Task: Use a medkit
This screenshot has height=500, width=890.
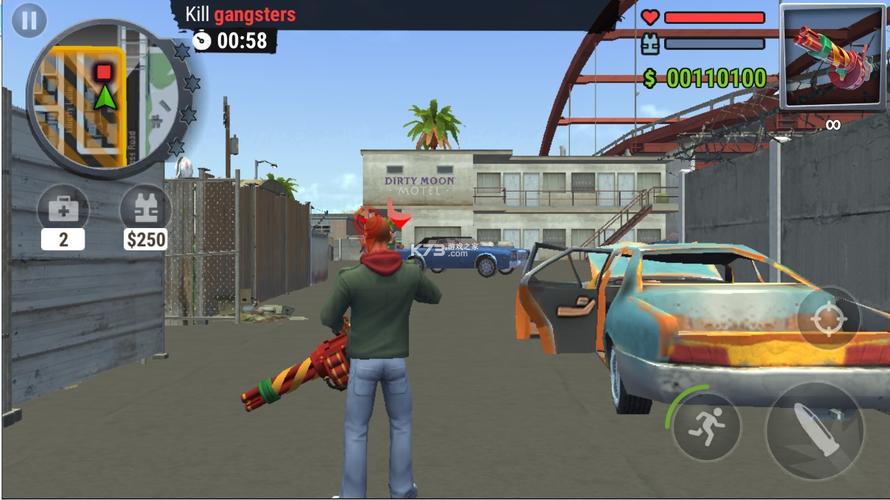Action: pos(62,210)
